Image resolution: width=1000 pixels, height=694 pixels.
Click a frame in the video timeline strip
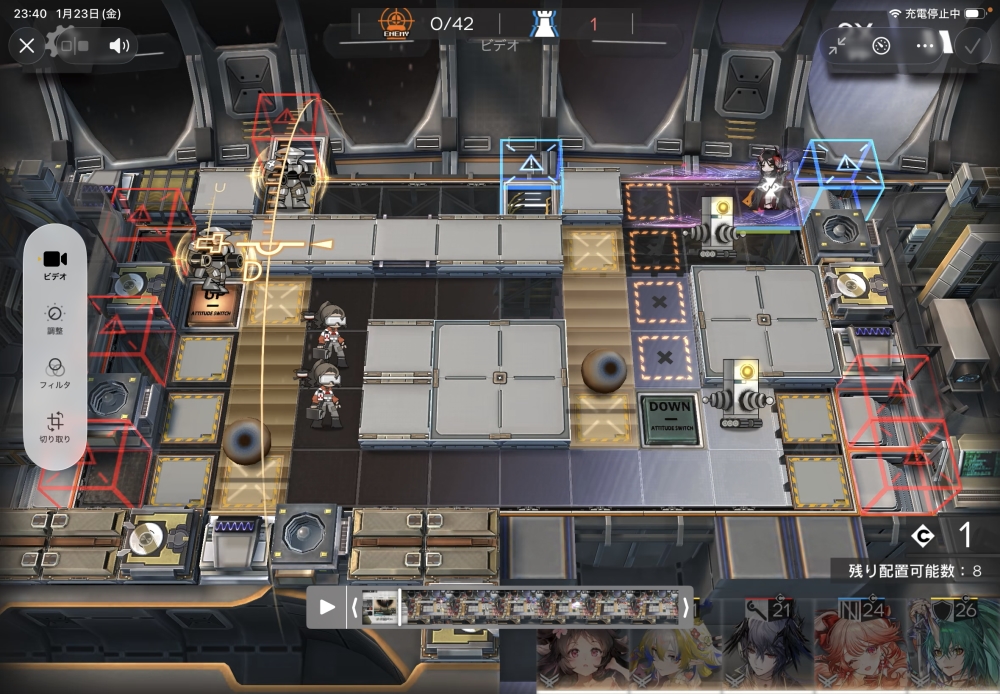click(x=540, y=607)
